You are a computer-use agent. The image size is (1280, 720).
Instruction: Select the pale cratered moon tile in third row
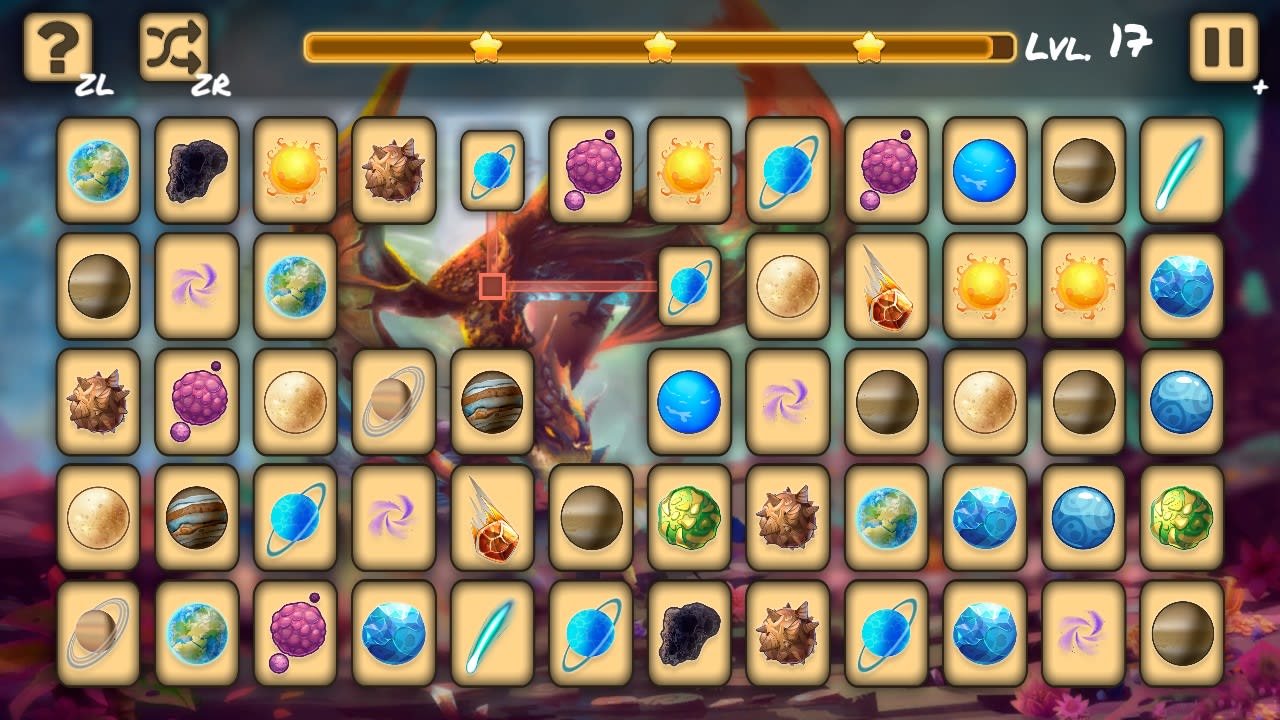294,402
